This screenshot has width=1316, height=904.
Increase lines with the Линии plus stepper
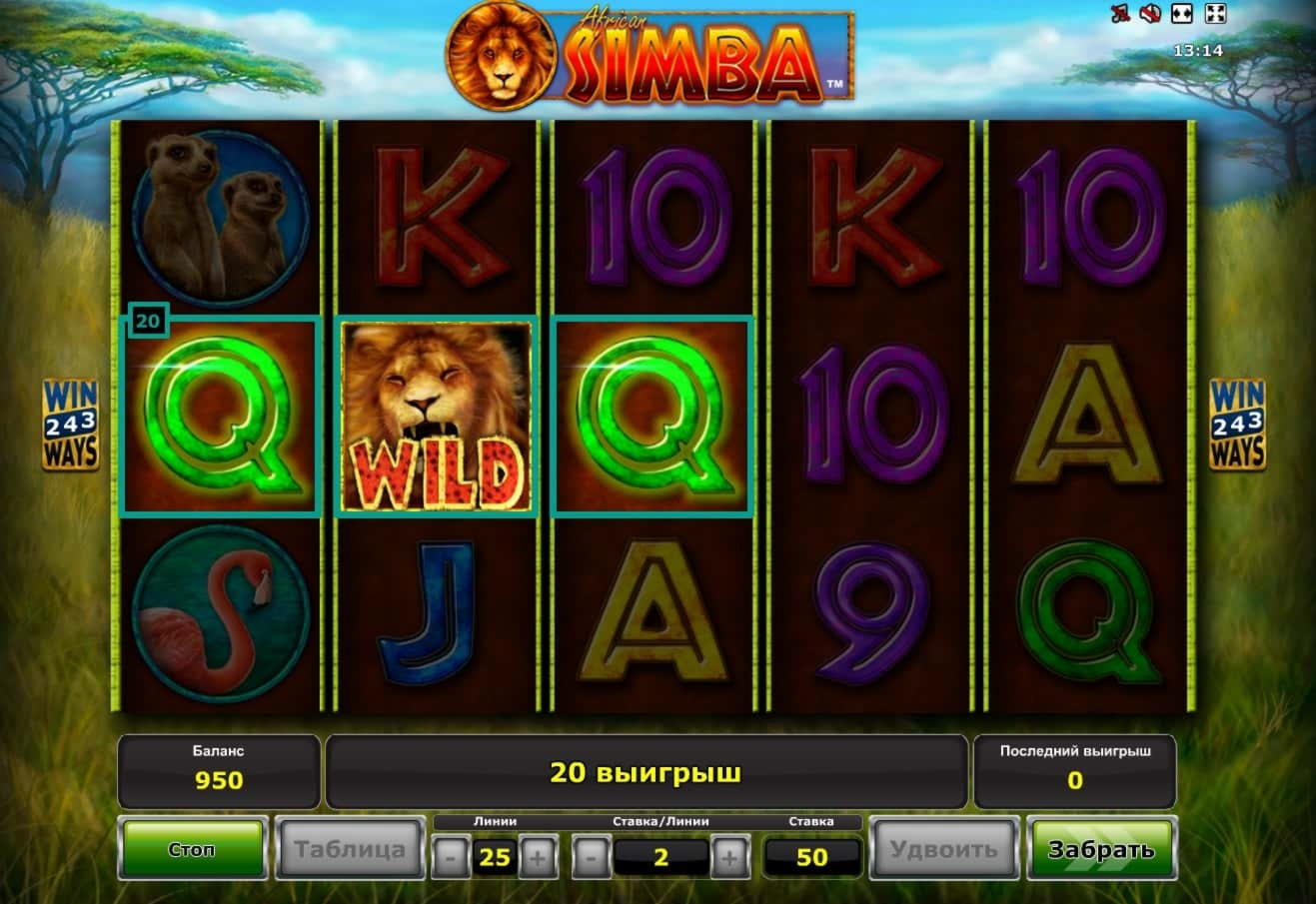[x=537, y=855]
